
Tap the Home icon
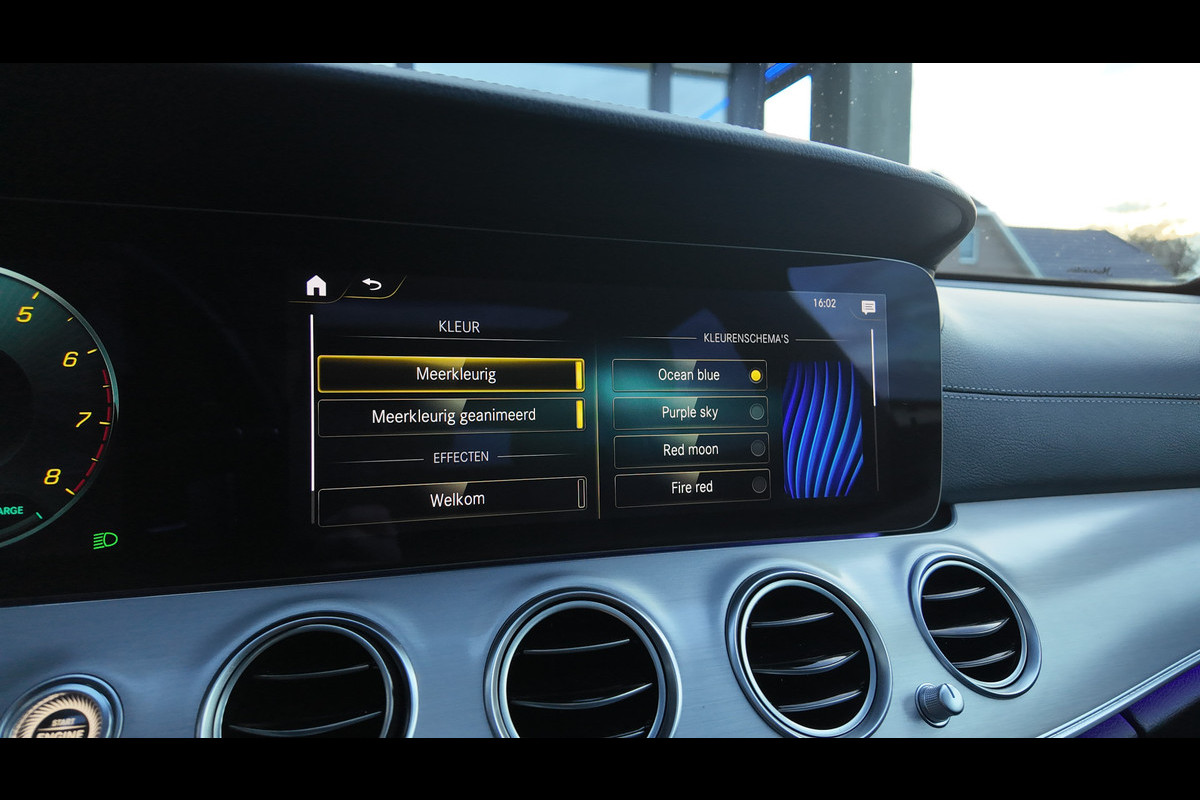316,286
